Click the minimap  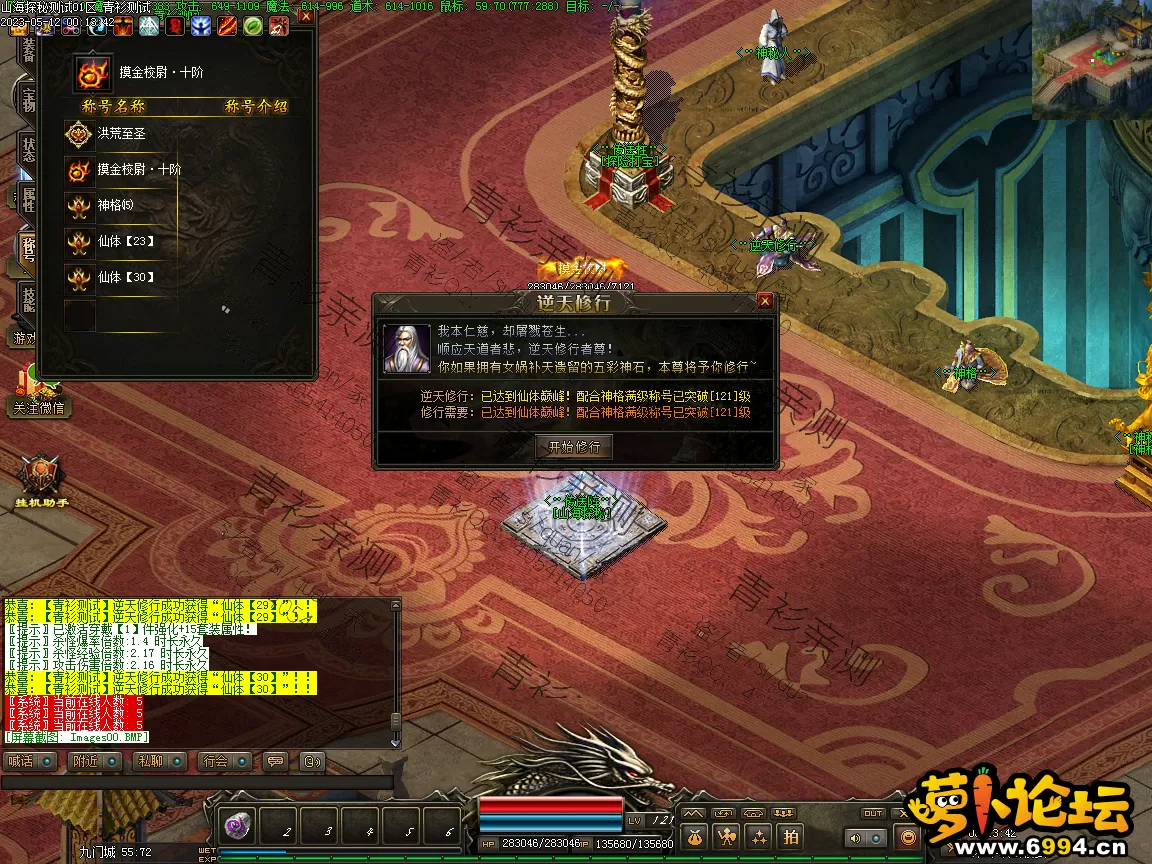1091,59
